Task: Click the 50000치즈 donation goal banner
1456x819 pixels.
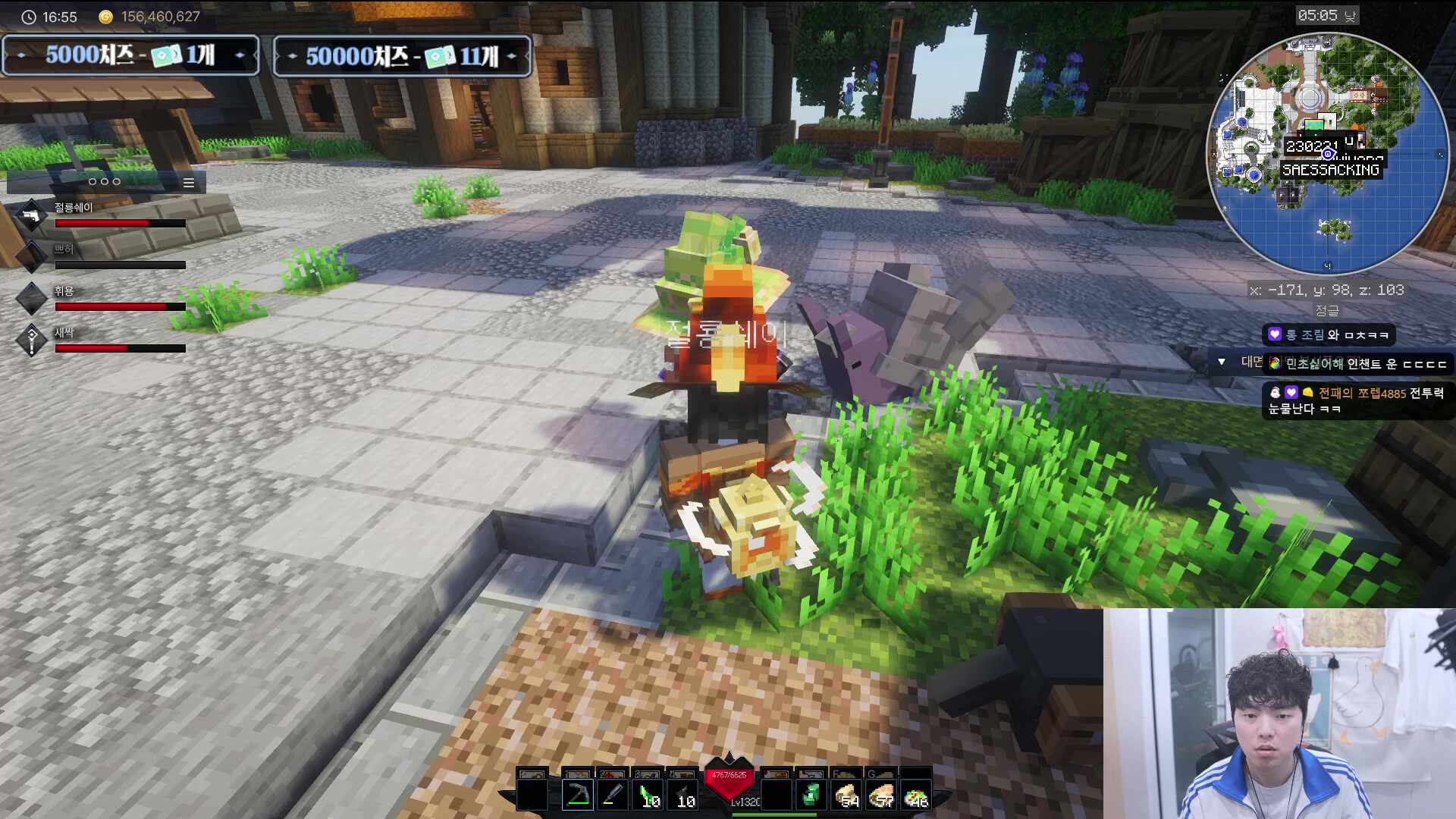Action: [402, 56]
